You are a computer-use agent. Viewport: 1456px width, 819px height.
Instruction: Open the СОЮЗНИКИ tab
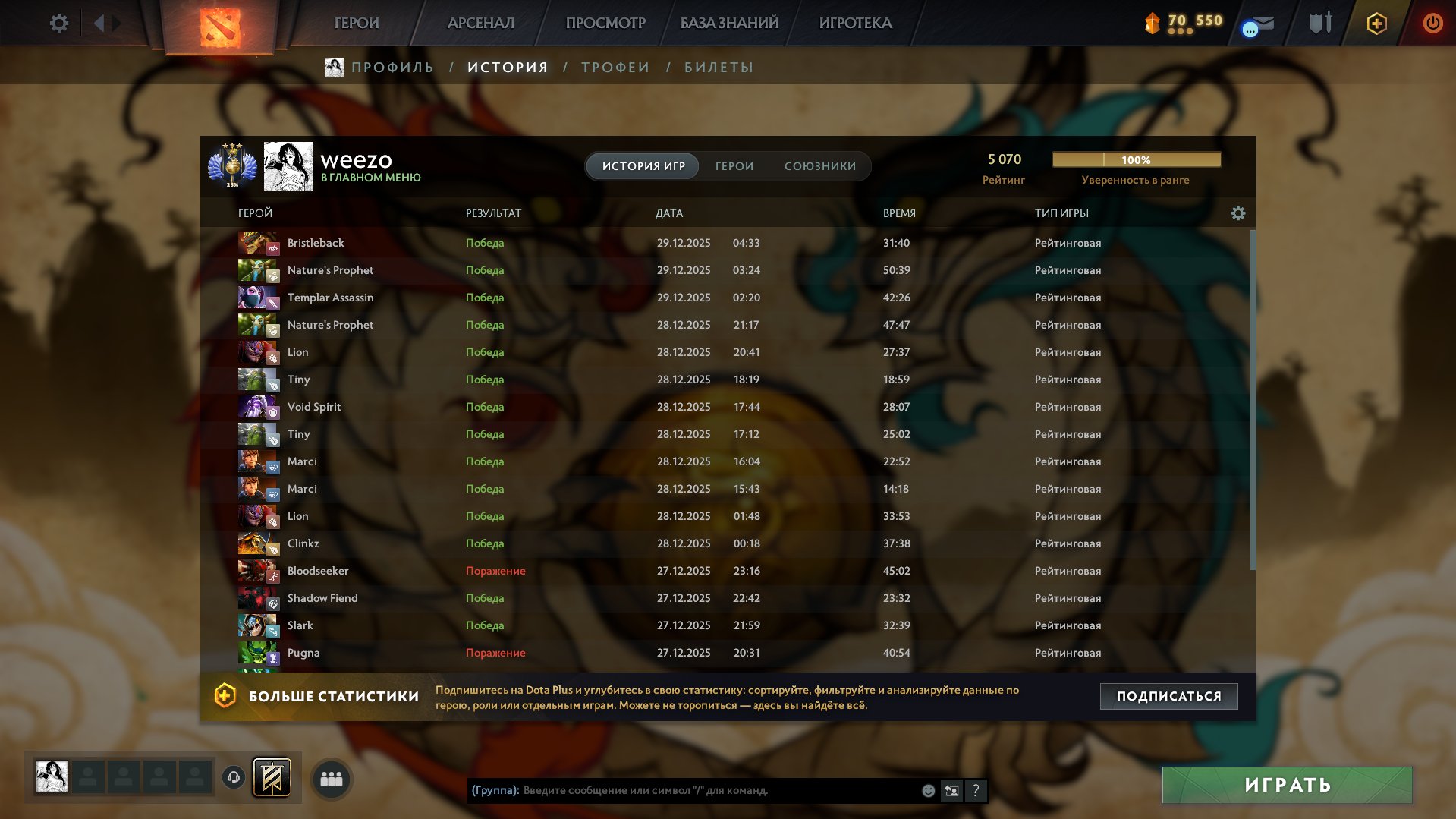click(820, 165)
